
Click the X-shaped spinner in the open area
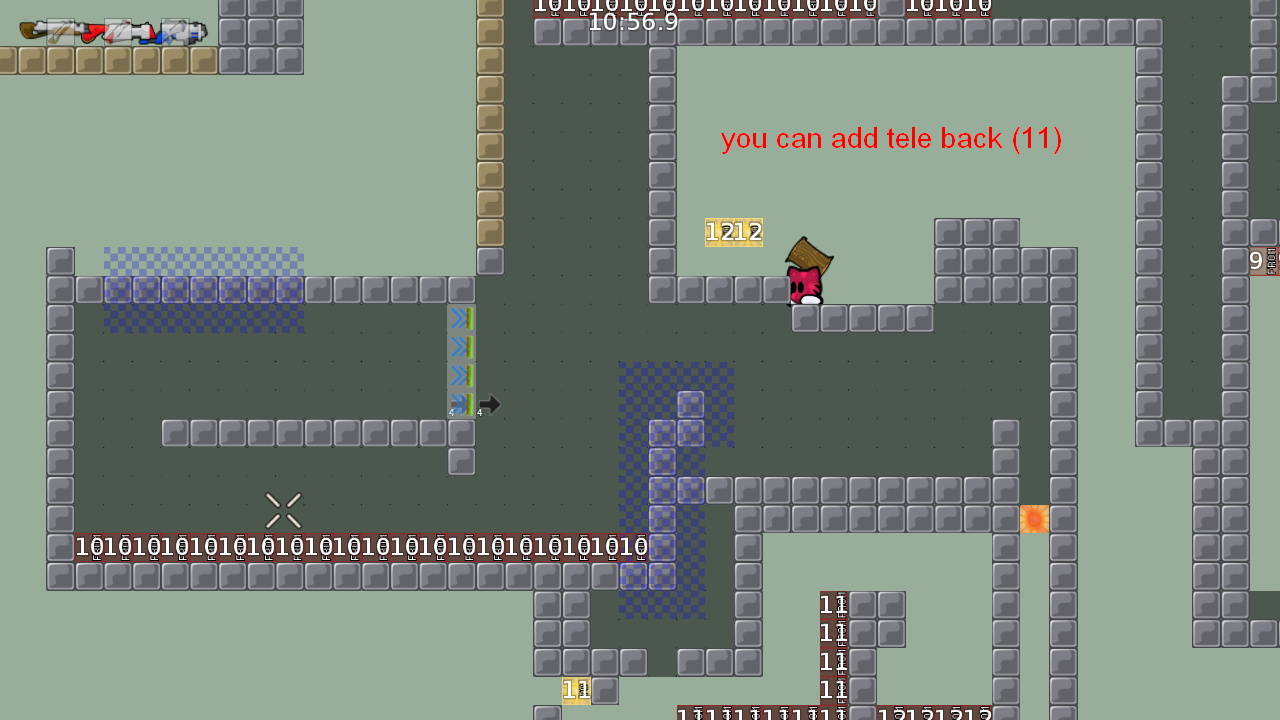click(283, 510)
